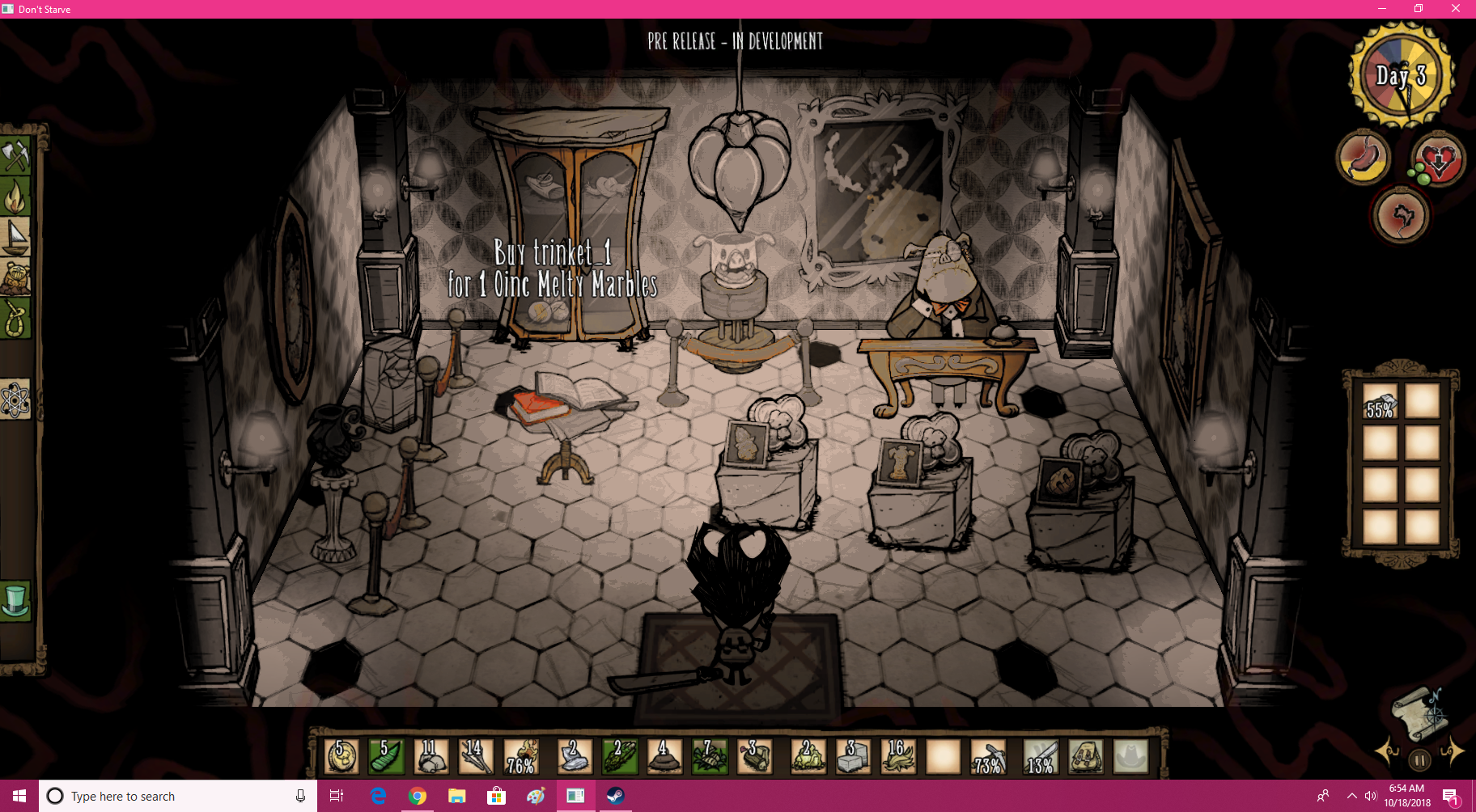1476x812 pixels.
Task: Pause the game
Action: click(x=1419, y=760)
